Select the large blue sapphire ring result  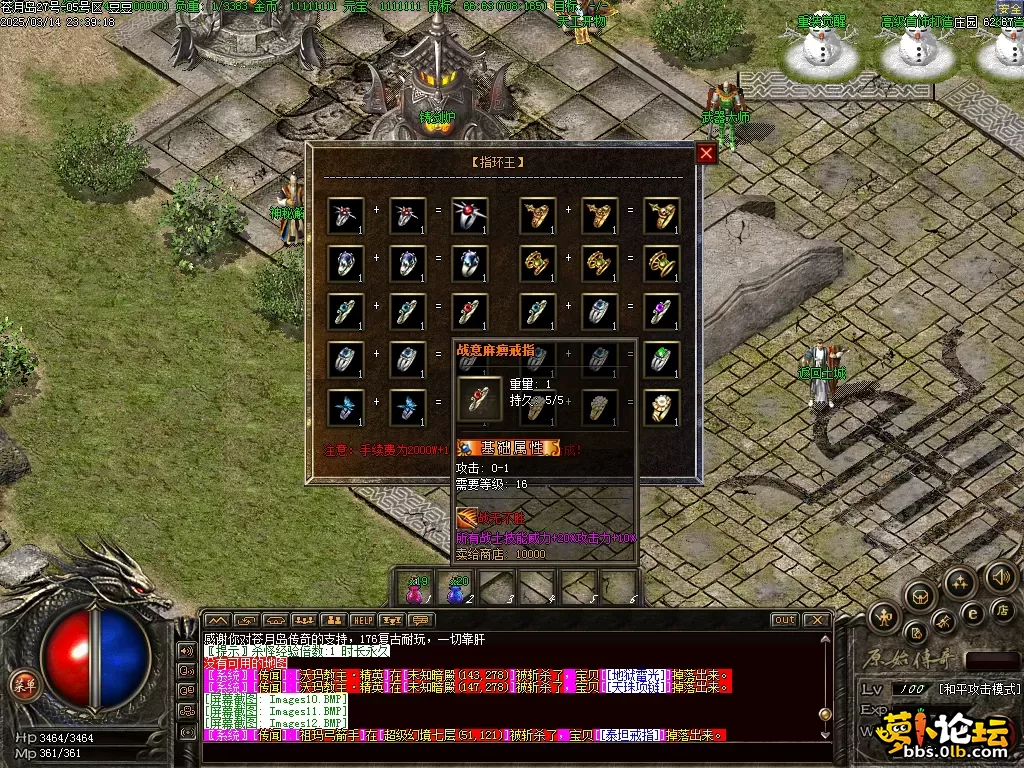469,263
